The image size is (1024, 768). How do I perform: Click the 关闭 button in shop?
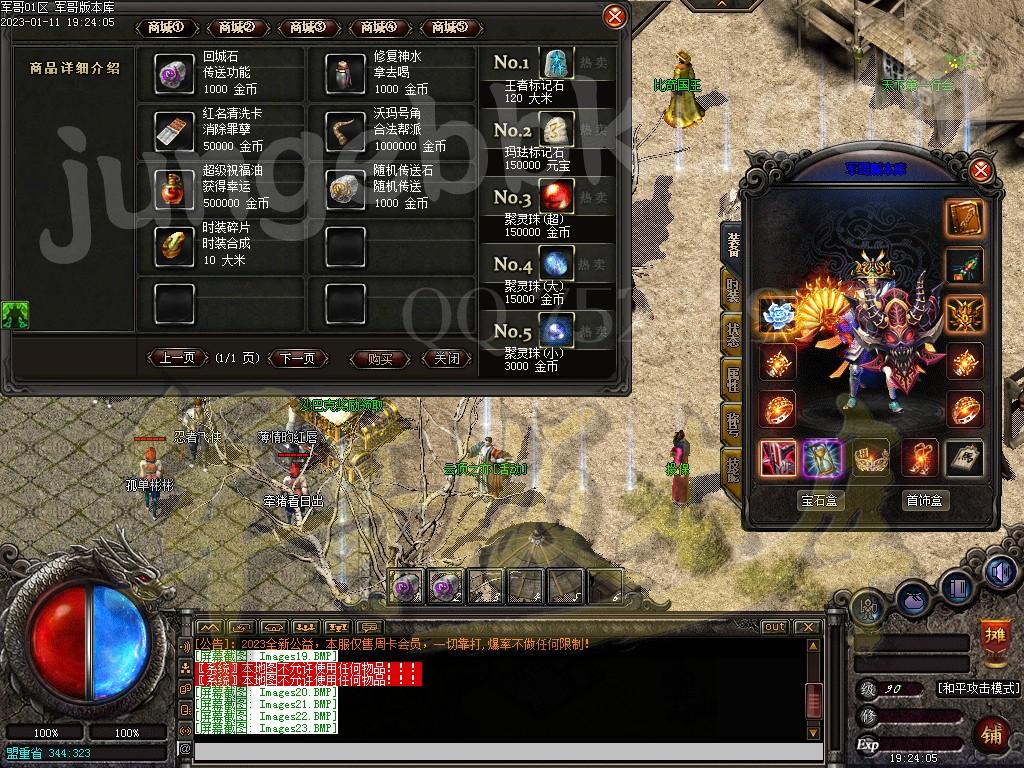click(x=446, y=358)
